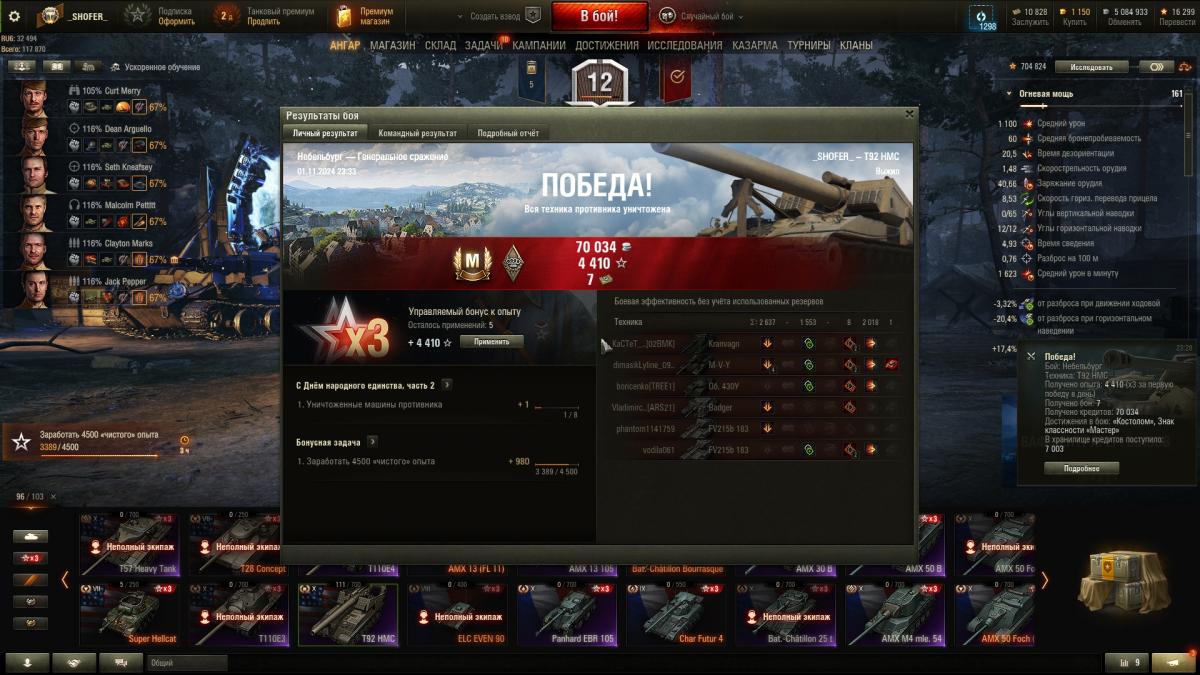Apply the x3 experience bonus with Применить
Viewport: 1200px width, 675px height.
[x=491, y=342]
